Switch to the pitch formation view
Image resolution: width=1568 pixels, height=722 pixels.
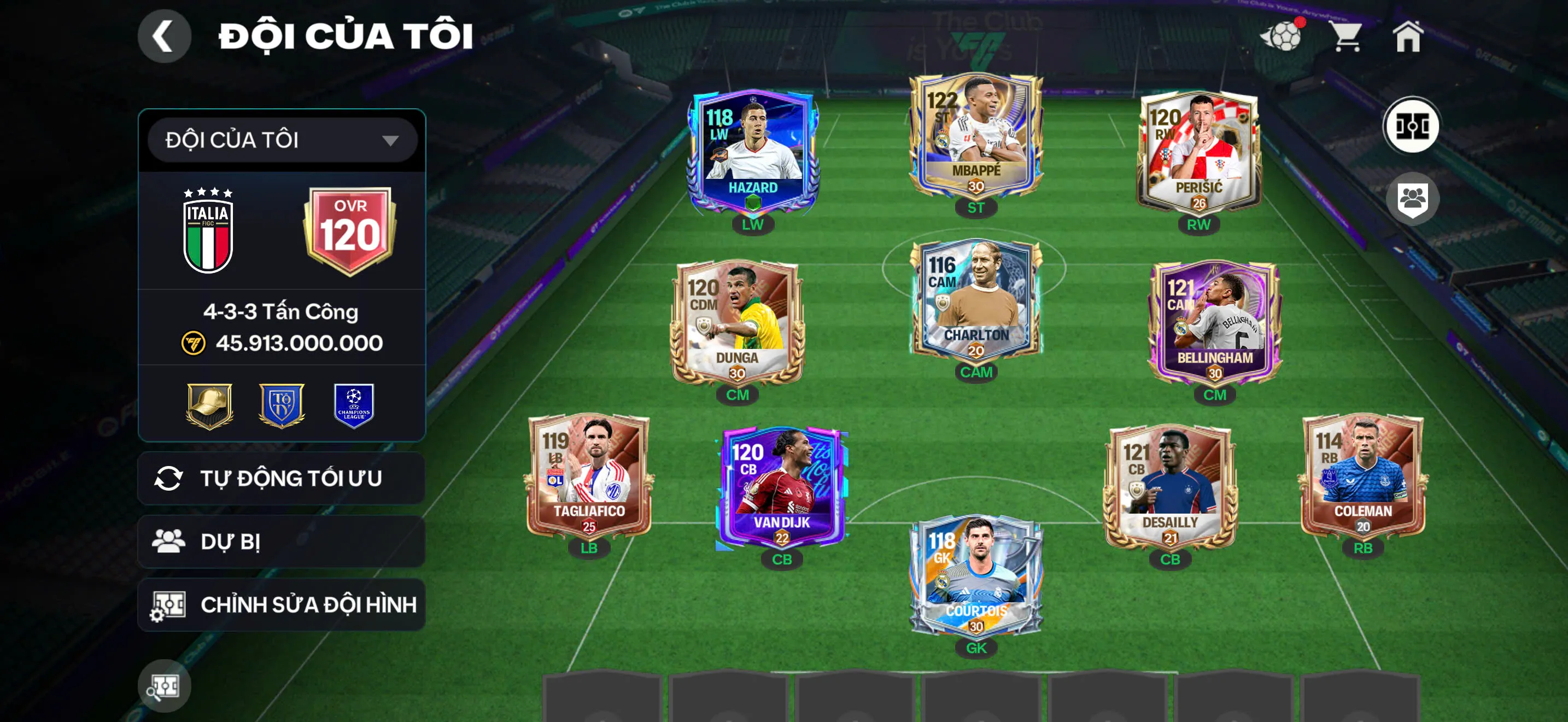tap(1411, 126)
